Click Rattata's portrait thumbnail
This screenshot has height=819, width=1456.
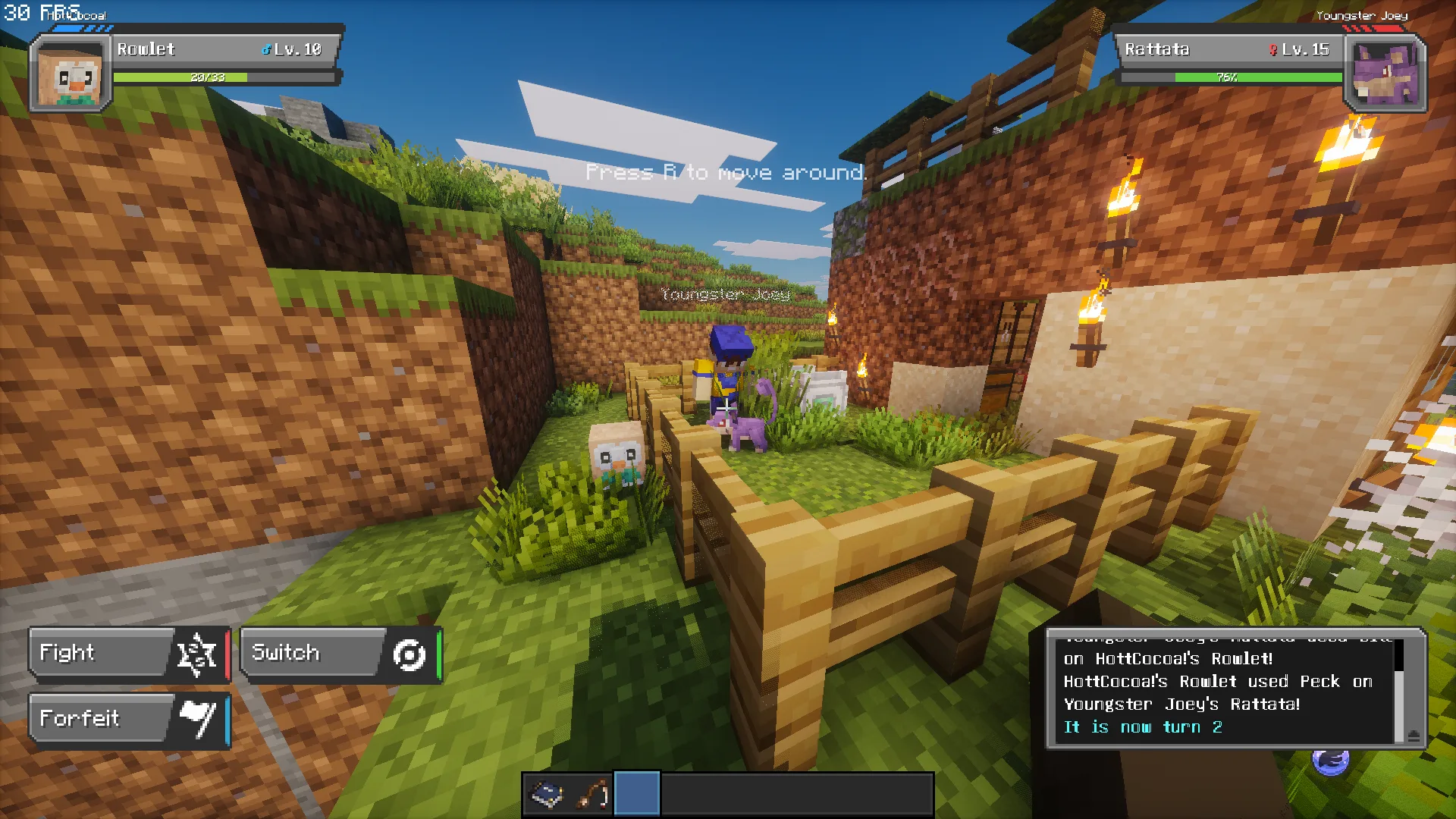[x=1385, y=73]
